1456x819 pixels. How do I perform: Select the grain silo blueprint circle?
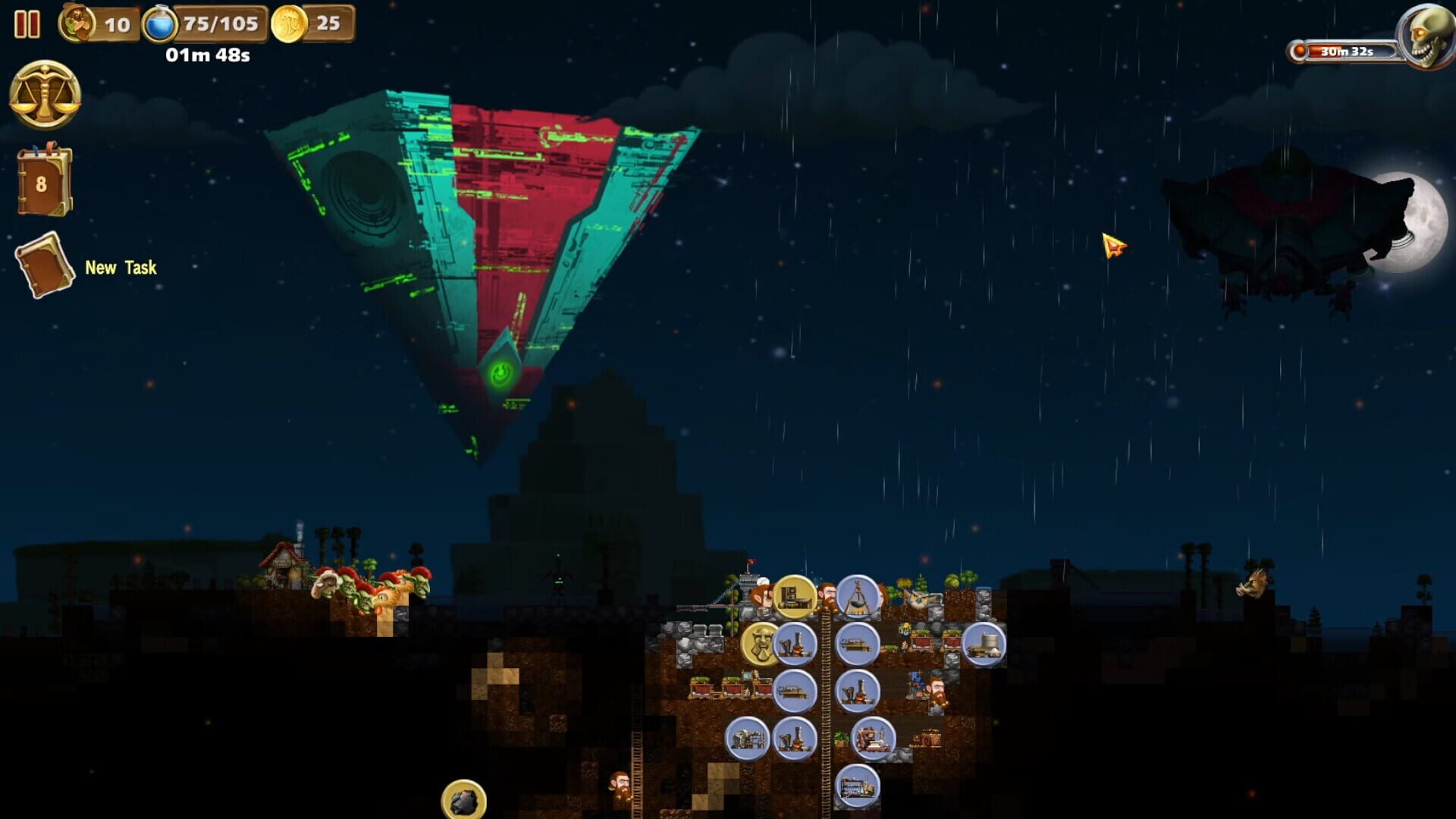983,645
